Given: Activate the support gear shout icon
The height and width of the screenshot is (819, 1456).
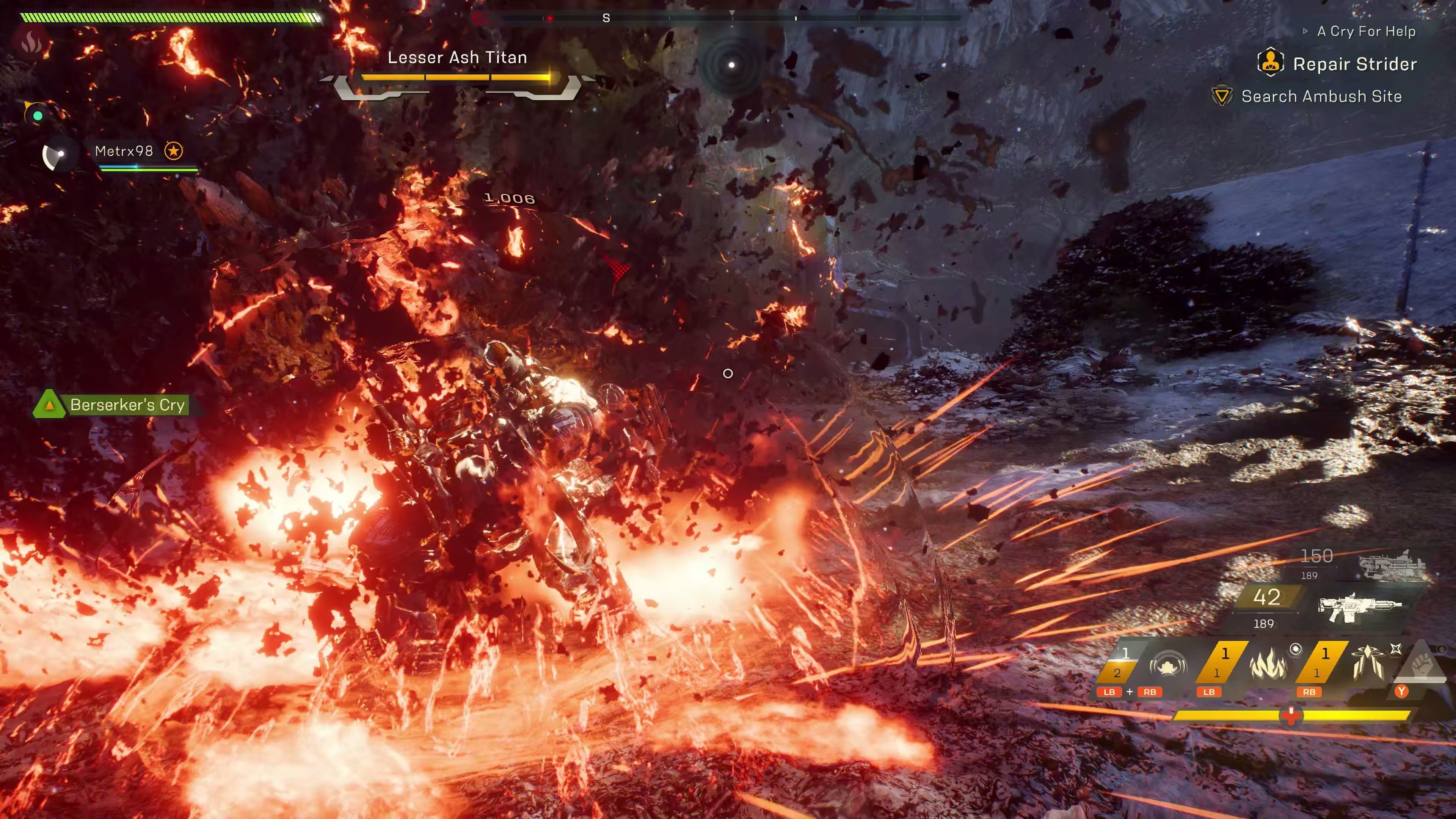Looking at the screenshot, I should tap(1168, 665).
